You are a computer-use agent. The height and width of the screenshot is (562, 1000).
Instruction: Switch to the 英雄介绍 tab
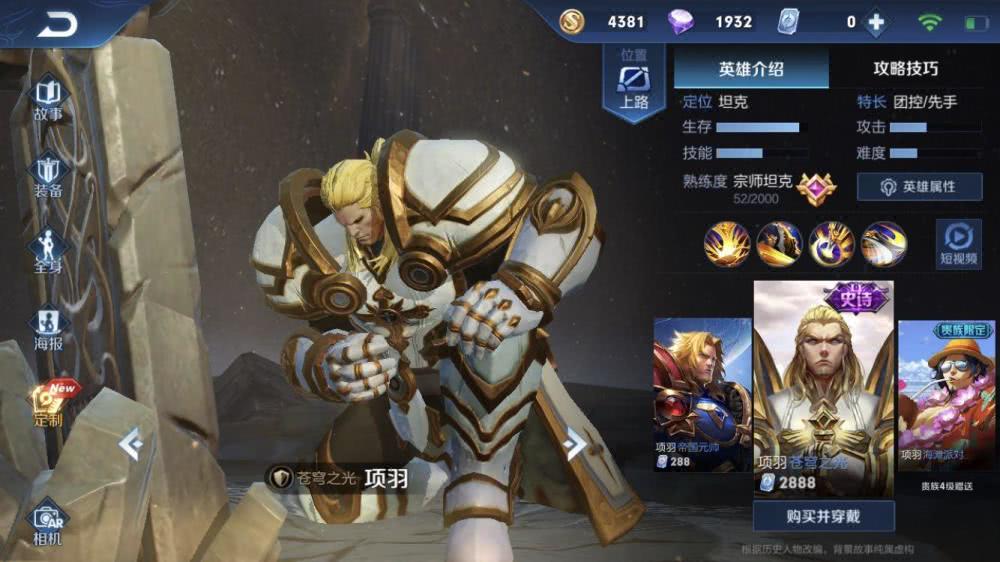point(751,69)
